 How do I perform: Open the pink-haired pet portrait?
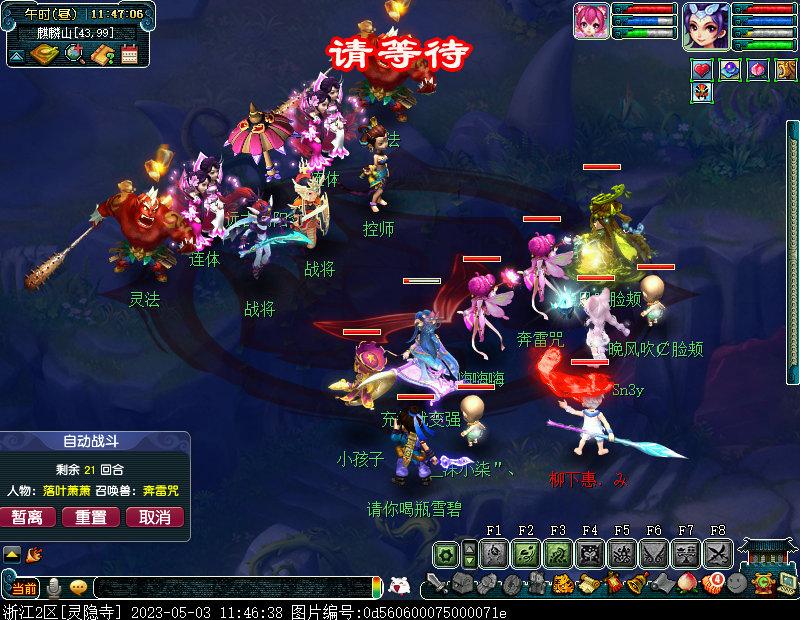[x=592, y=21]
